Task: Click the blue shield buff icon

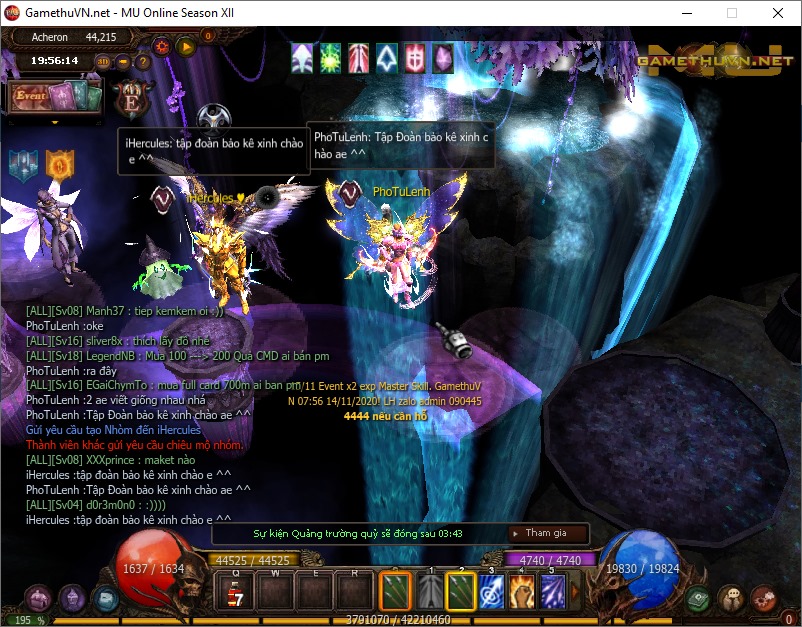Action: pos(24,164)
